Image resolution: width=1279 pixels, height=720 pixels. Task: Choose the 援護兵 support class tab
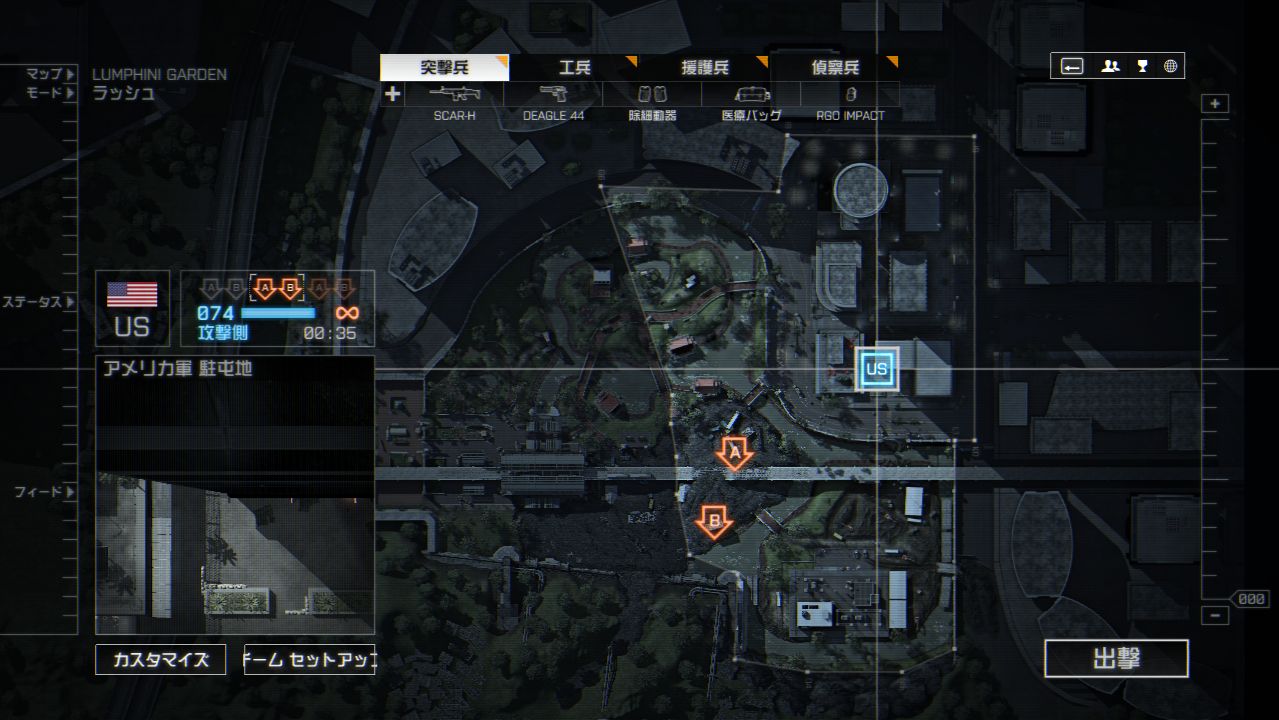[x=705, y=68]
